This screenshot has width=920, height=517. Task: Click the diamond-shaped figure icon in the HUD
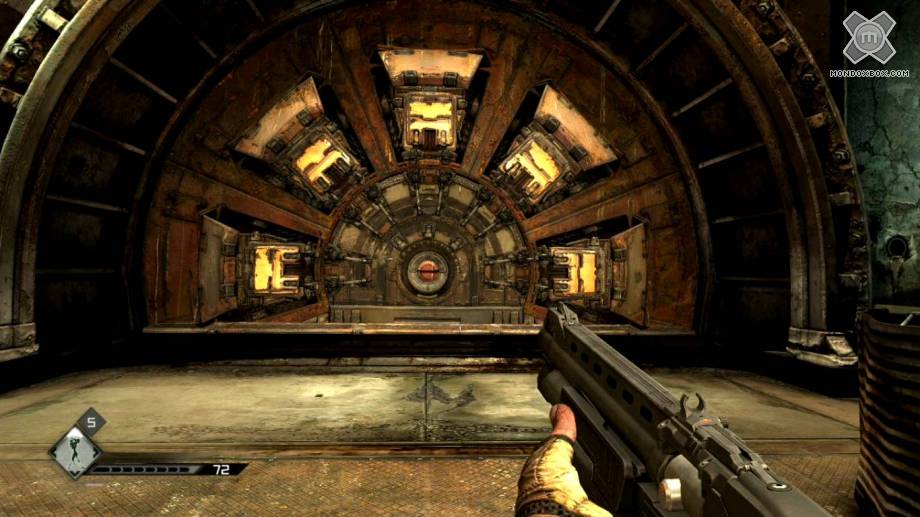pyautogui.click(x=72, y=452)
